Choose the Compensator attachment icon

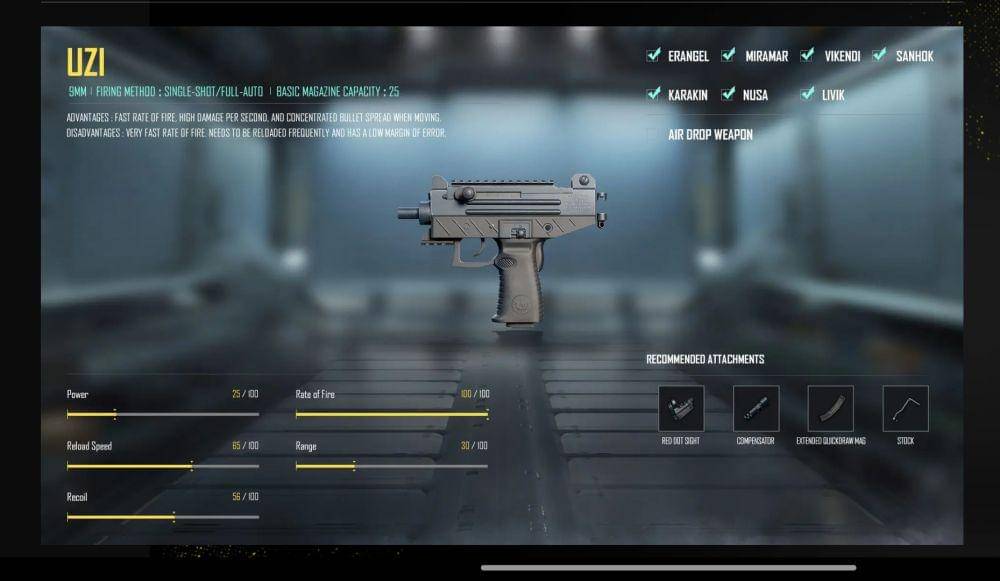[756, 408]
